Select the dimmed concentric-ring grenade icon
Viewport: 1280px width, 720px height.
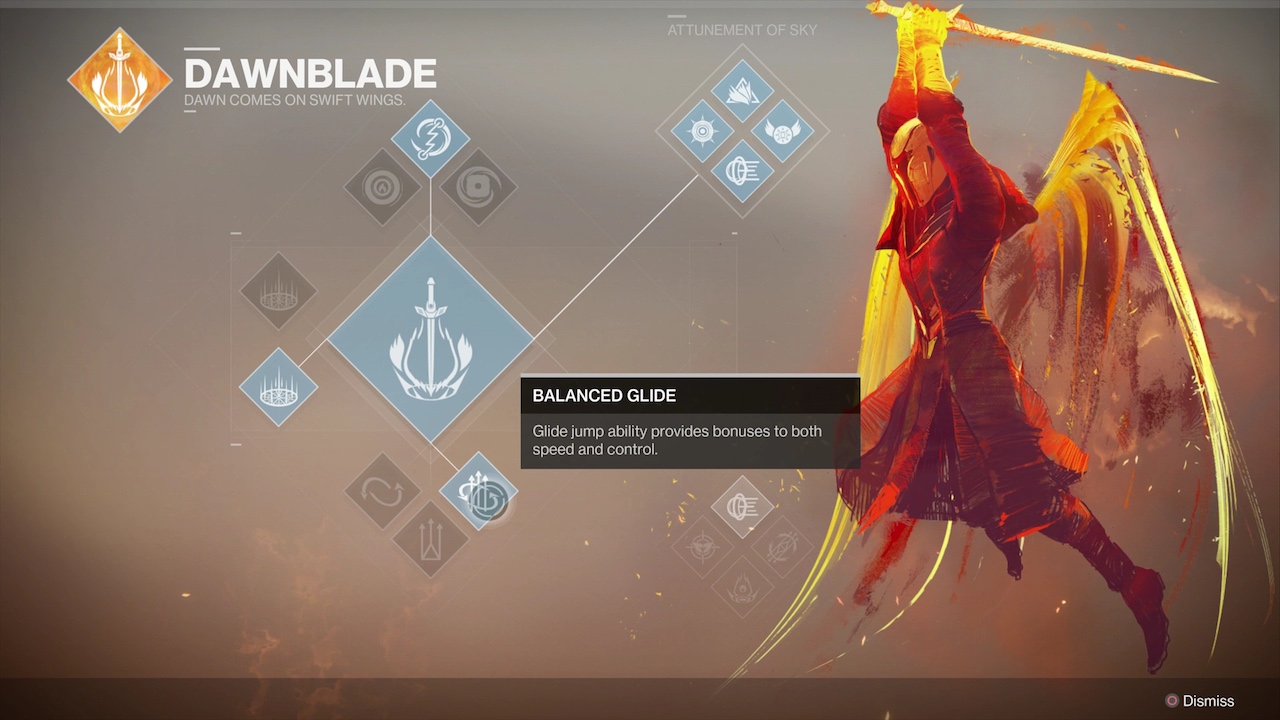[382, 187]
